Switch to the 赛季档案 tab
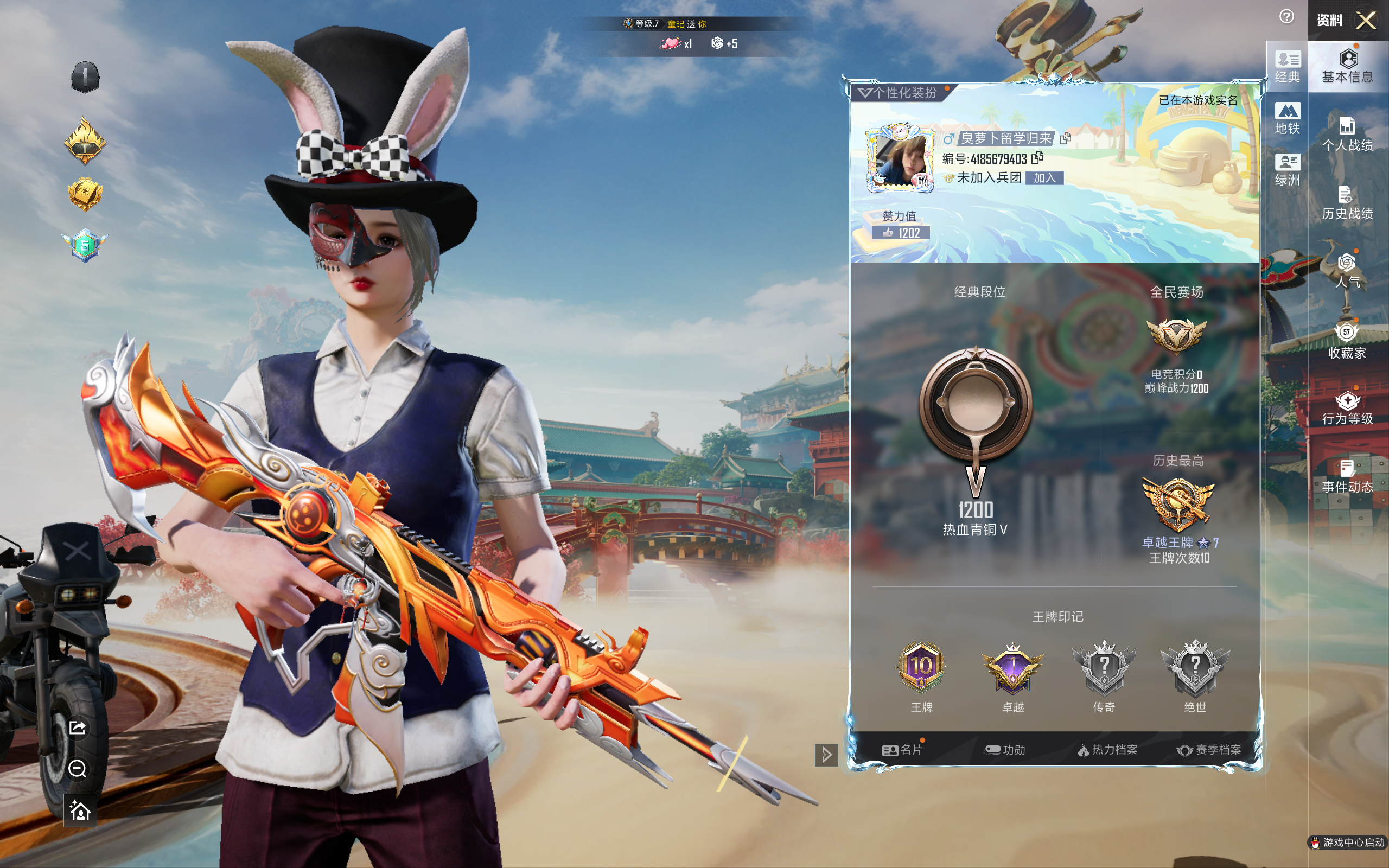This screenshot has width=1389, height=868. coord(1209,750)
